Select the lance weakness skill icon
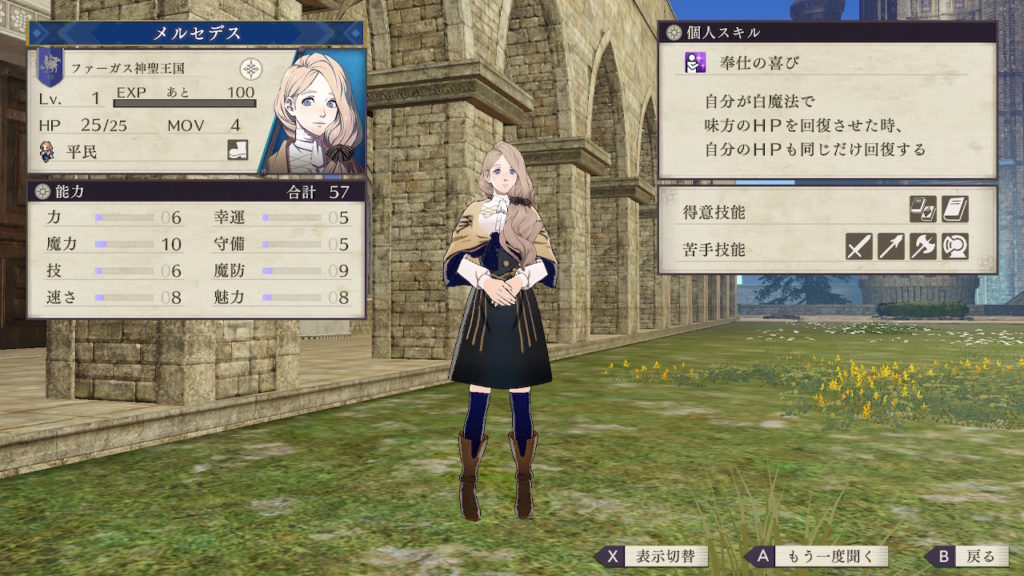Viewport: 1024px width, 576px height. pyautogui.click(x=890, y=246)
